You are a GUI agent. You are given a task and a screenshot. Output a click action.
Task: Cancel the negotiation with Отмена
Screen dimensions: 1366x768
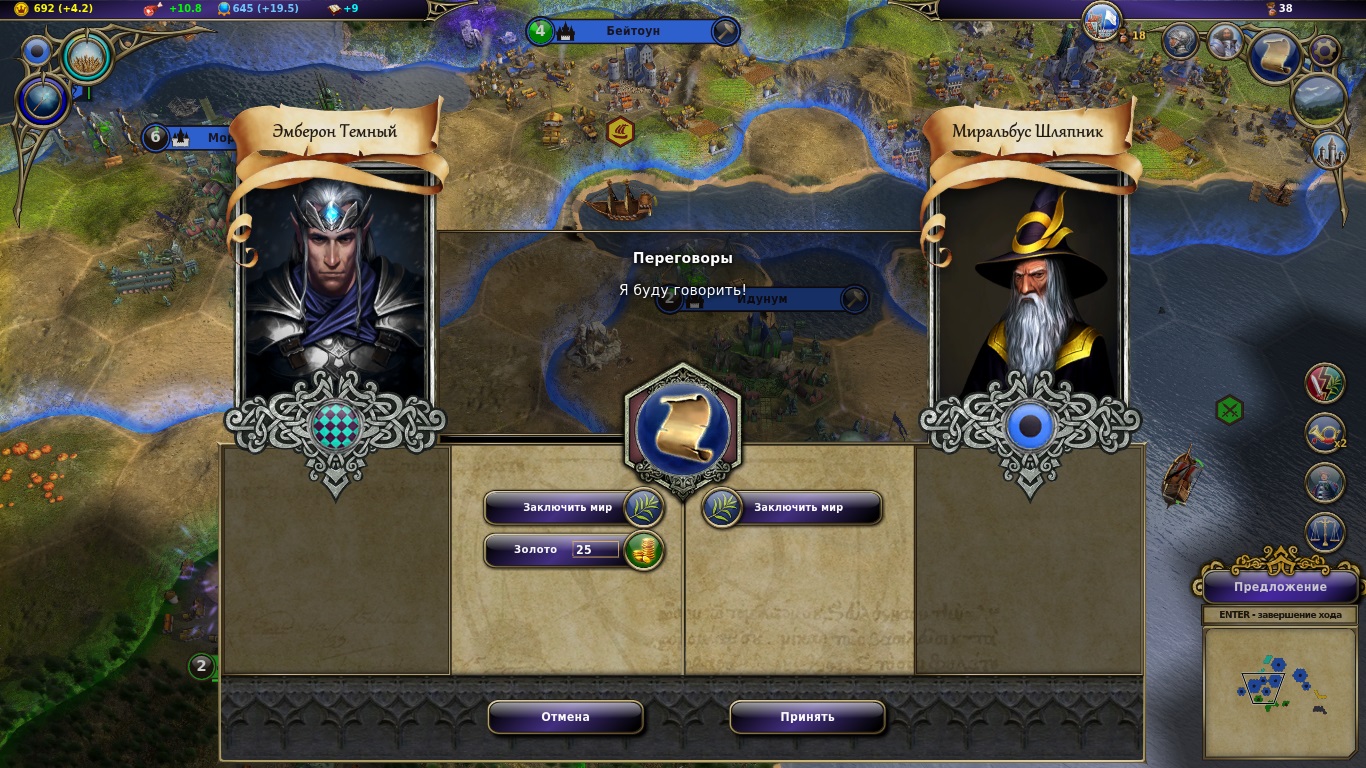tap(565, 716)
